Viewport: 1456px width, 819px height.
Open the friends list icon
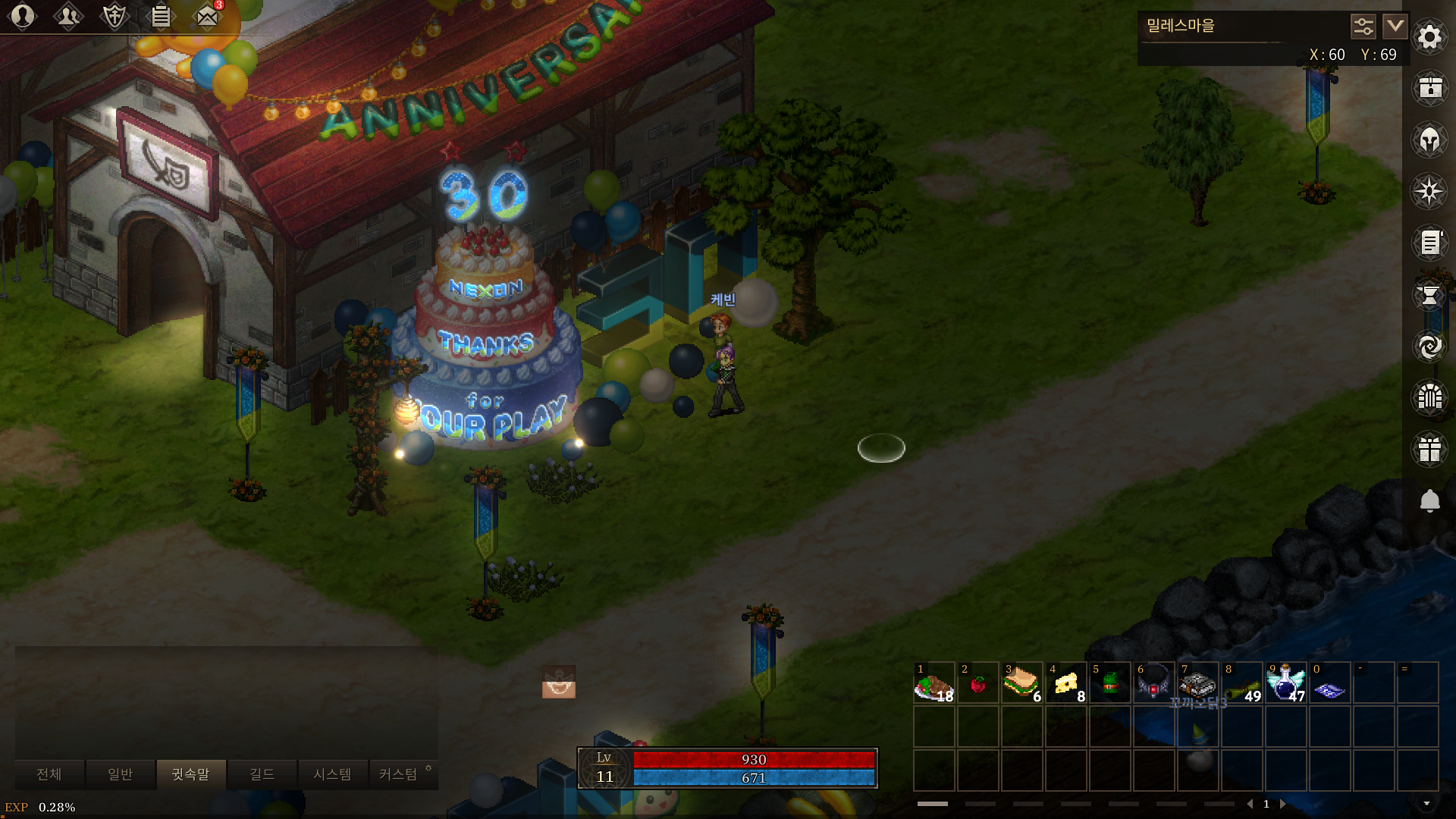(68, 16)
